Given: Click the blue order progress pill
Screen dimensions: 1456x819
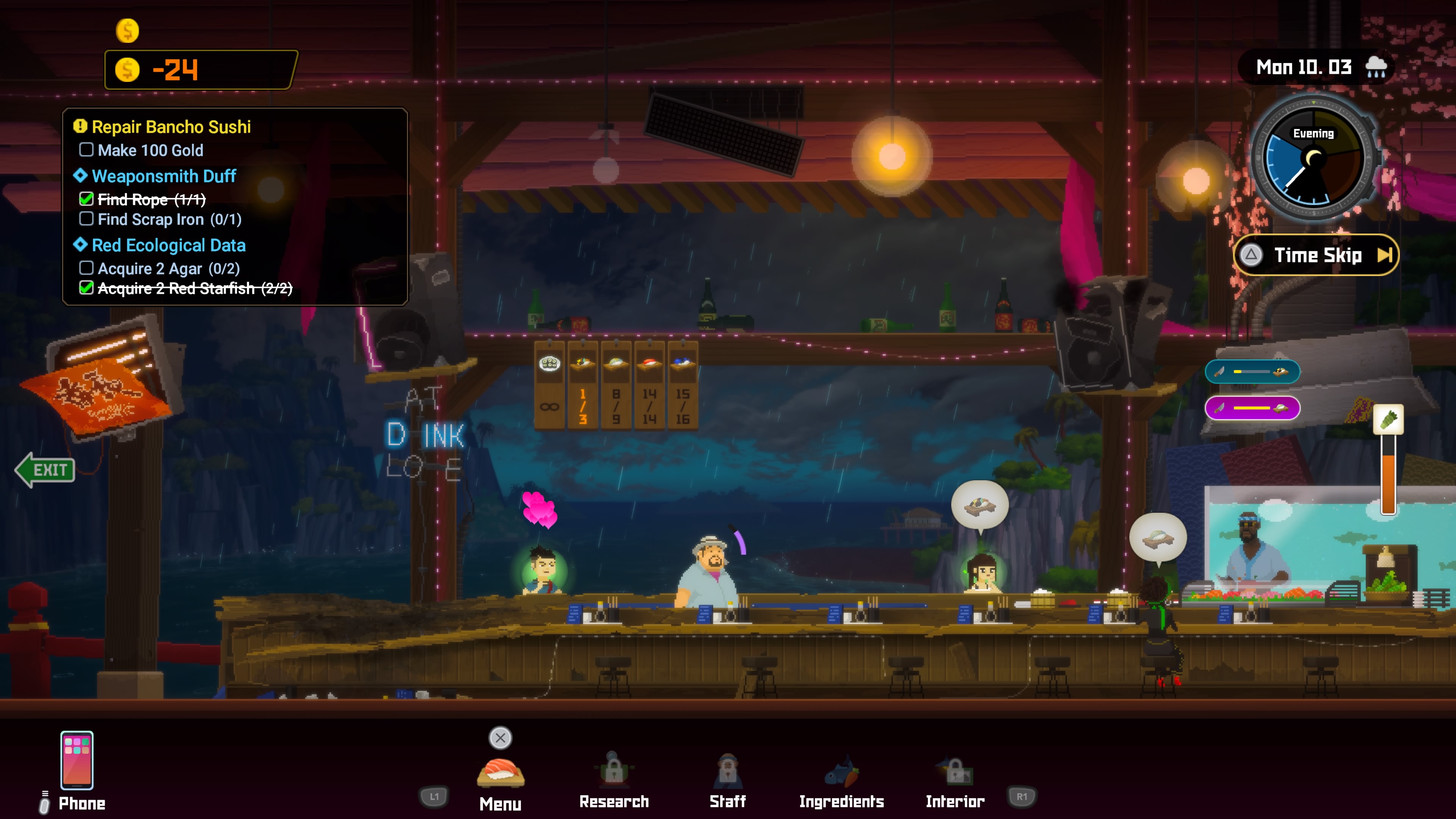Looking at the screenshot, I should click(x=1252, y=371).
